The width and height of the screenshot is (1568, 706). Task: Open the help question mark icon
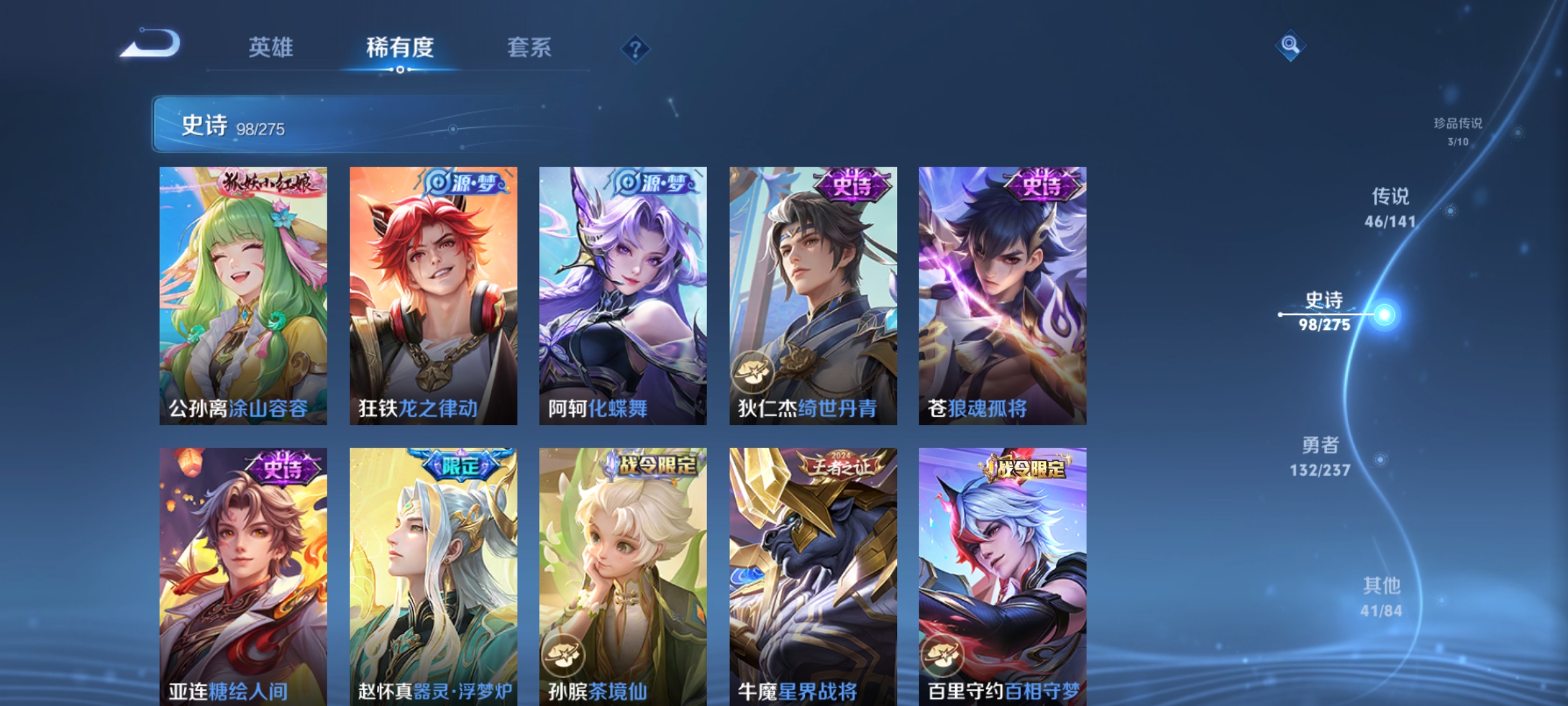[637, 47]
